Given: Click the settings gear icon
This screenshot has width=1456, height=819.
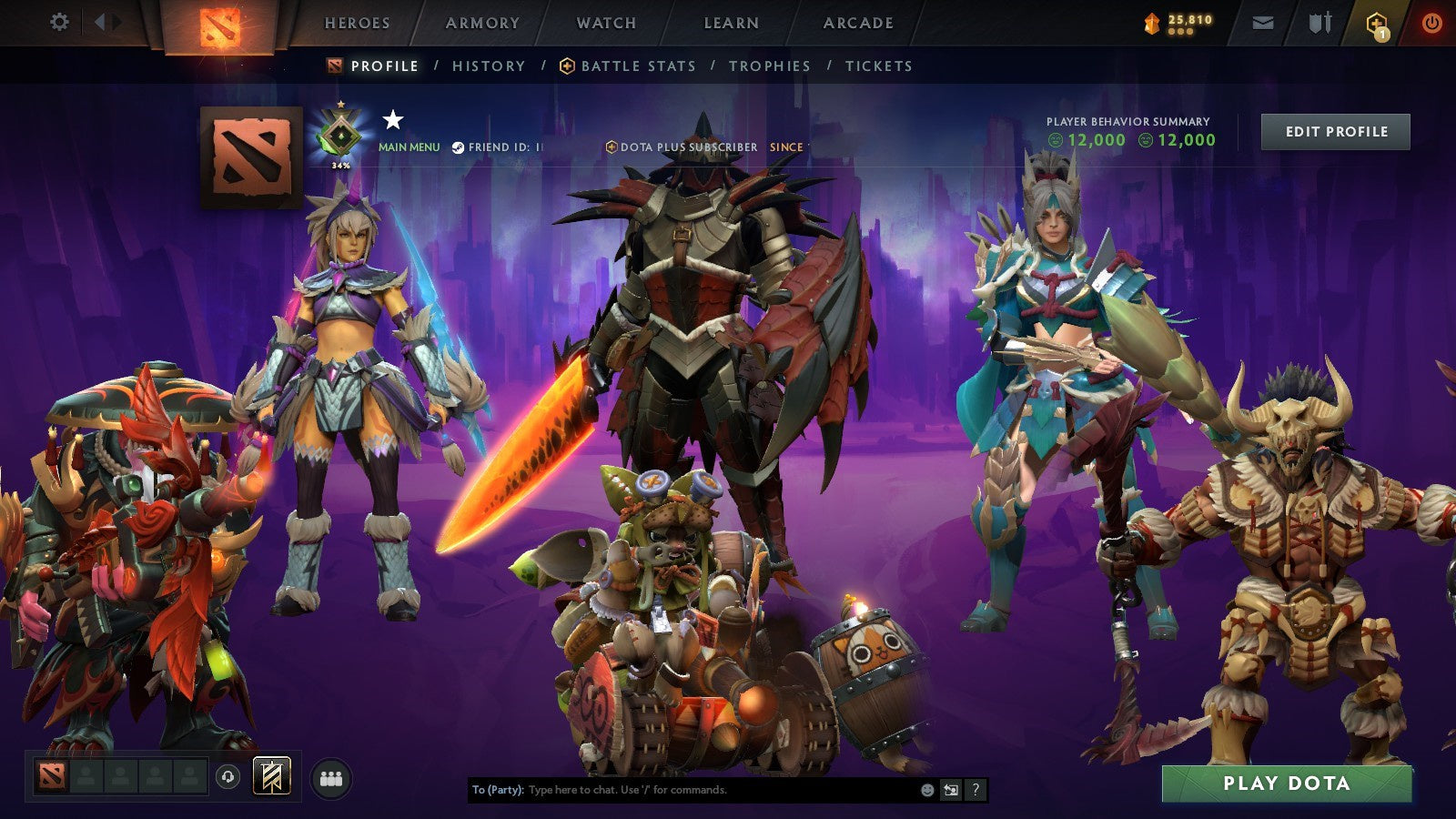Looking at the screenshot, I should click(59, 20).
